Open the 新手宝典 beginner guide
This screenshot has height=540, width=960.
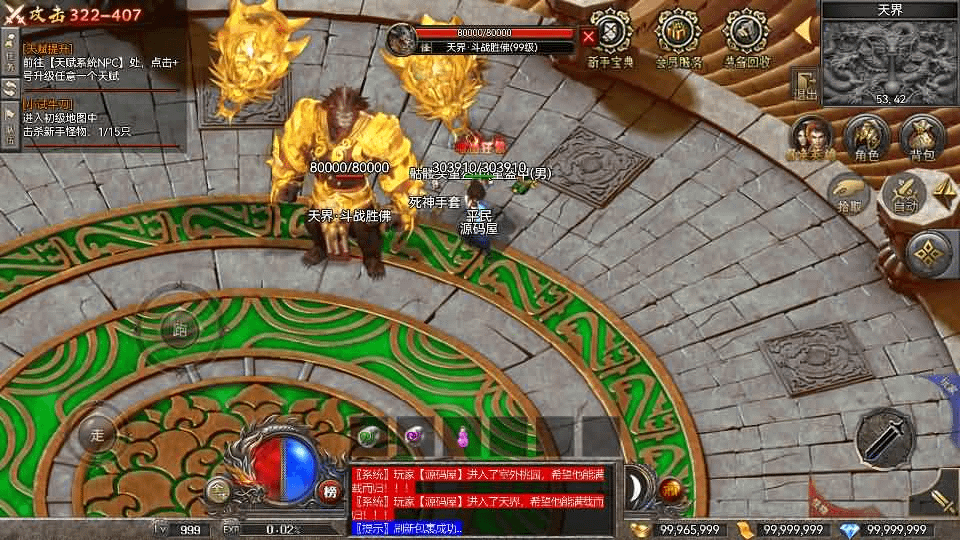(609, 38)
